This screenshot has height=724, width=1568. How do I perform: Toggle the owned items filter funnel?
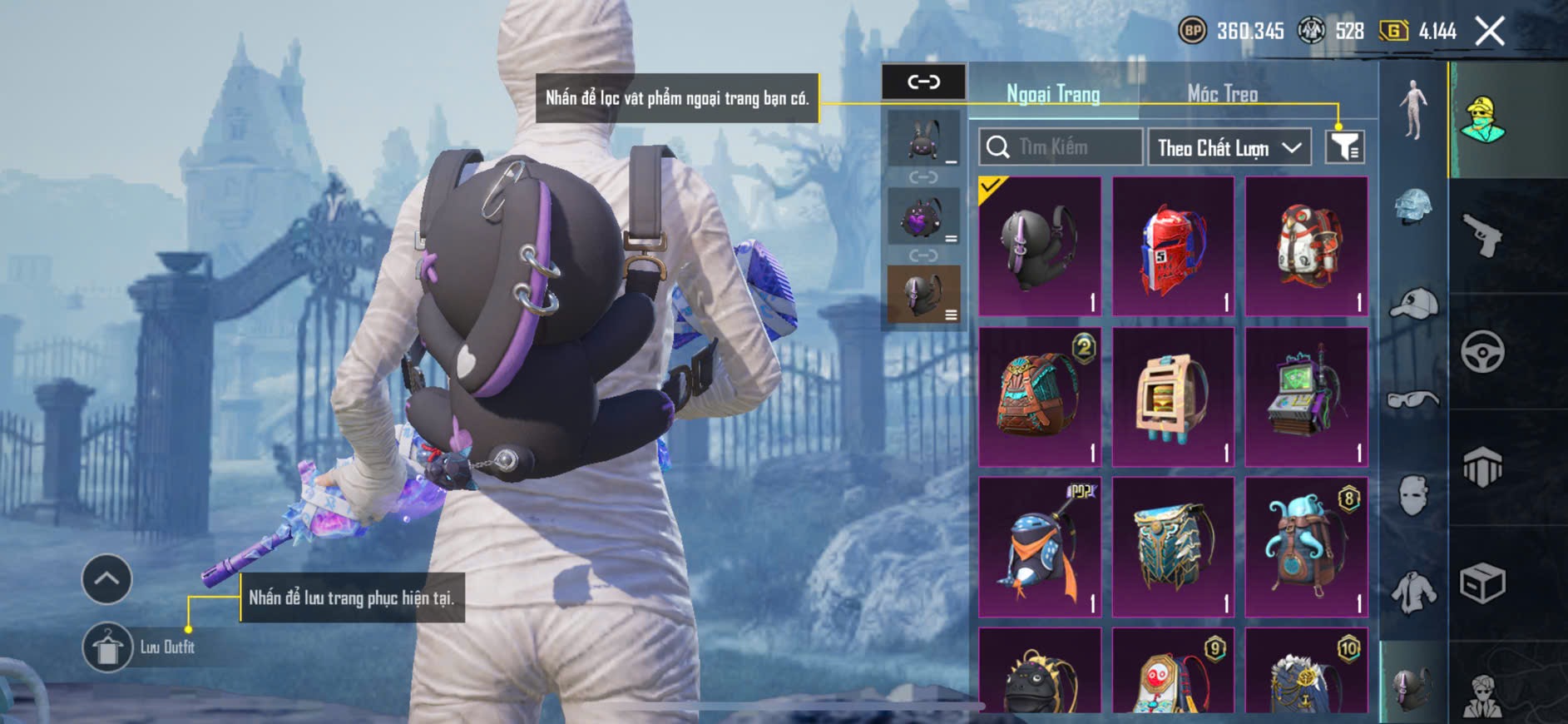[x=1344, y=147]
